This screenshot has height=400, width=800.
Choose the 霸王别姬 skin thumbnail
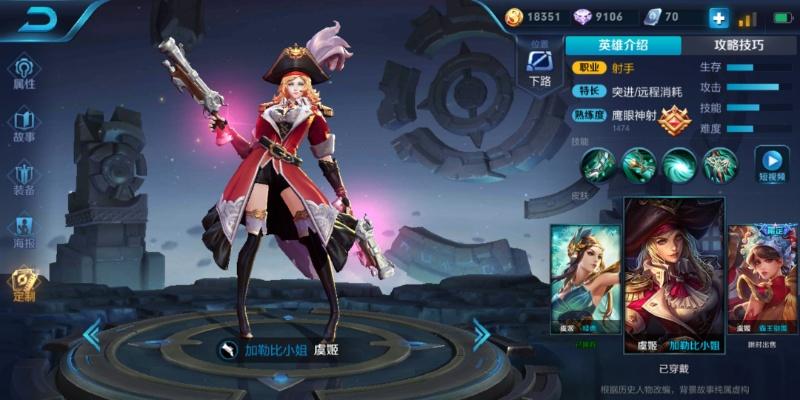(762, 278)
